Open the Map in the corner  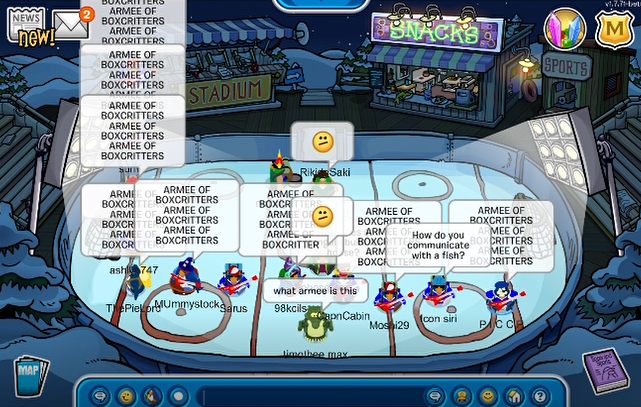click(x=31, y=377)
